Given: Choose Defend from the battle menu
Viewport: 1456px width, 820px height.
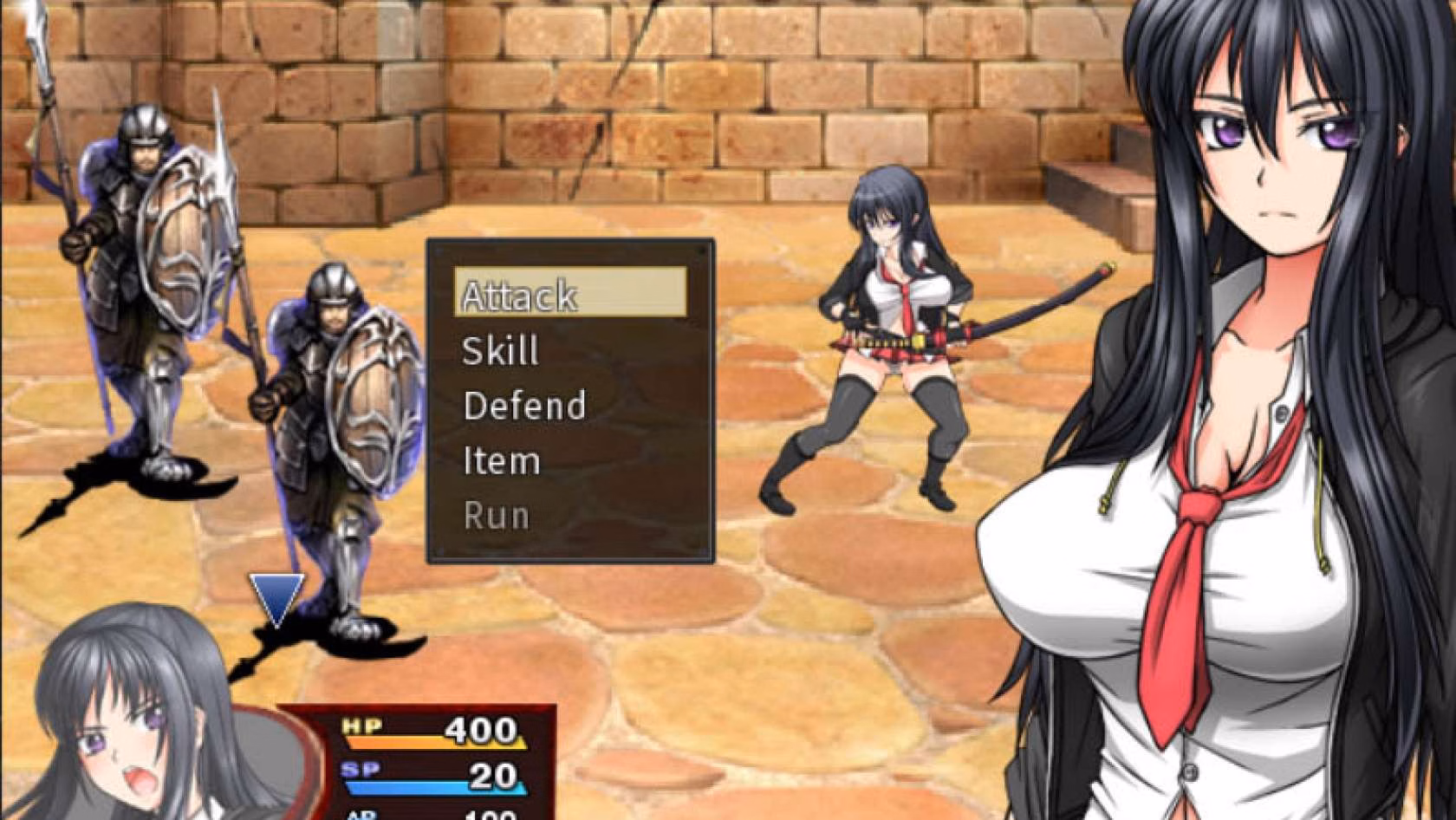Looking at the screenshot, I should pyautogui.click(x=525, y=405).
